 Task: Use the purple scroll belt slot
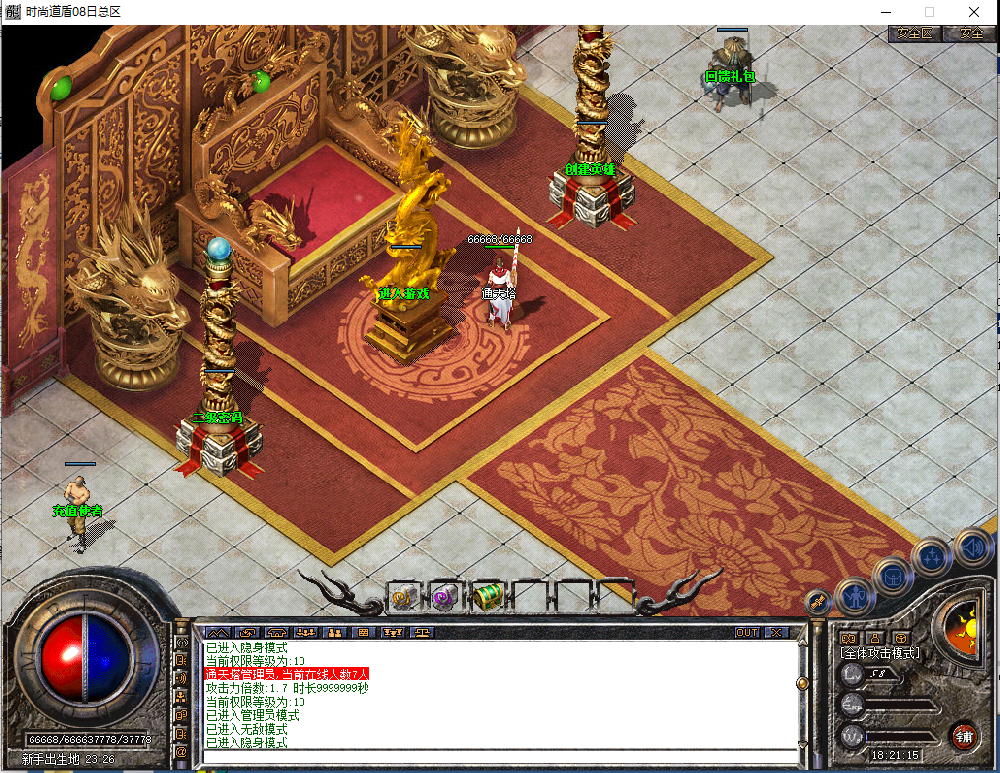(444, 597)
